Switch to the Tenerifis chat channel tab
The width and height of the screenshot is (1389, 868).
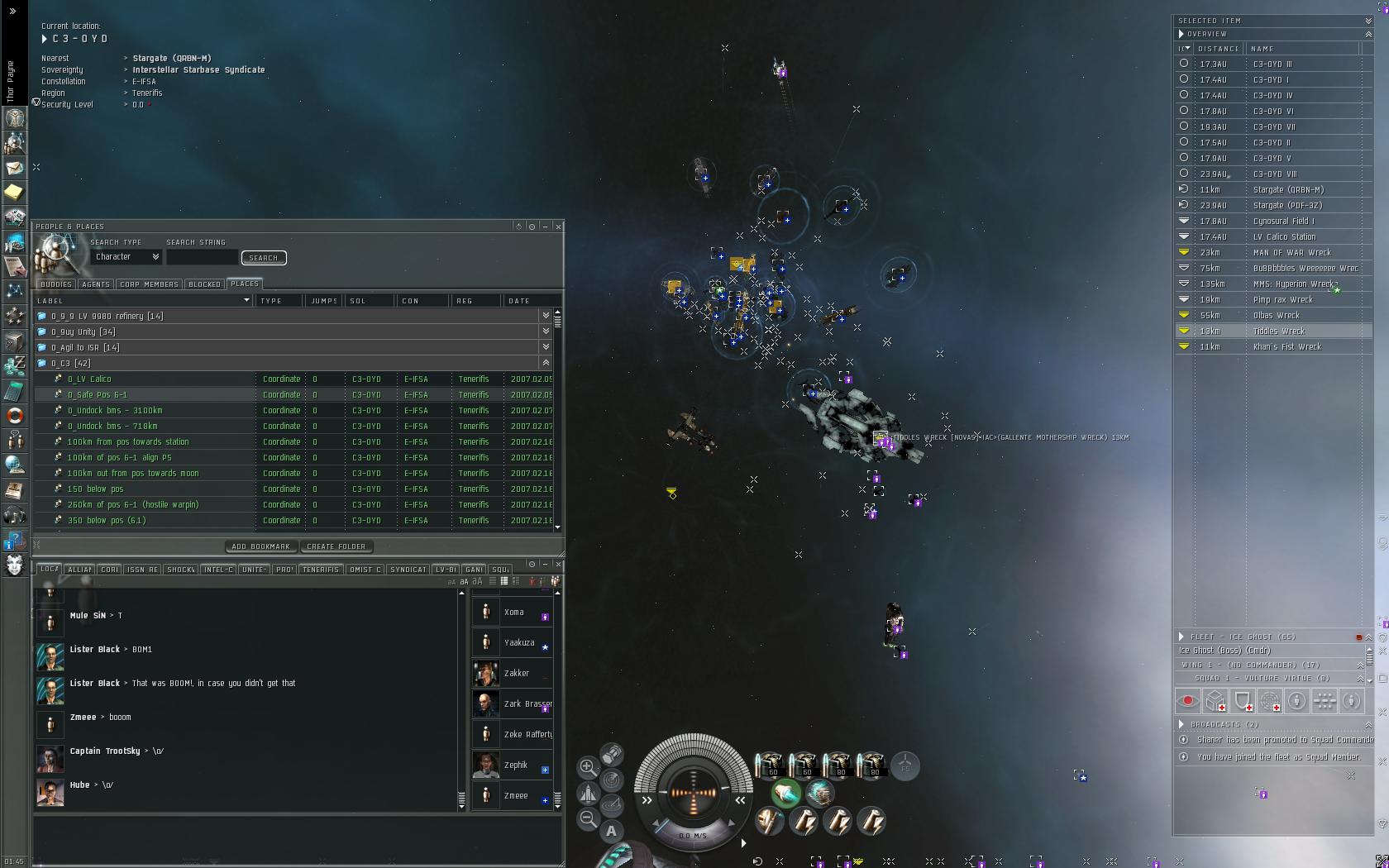point(320,570)
